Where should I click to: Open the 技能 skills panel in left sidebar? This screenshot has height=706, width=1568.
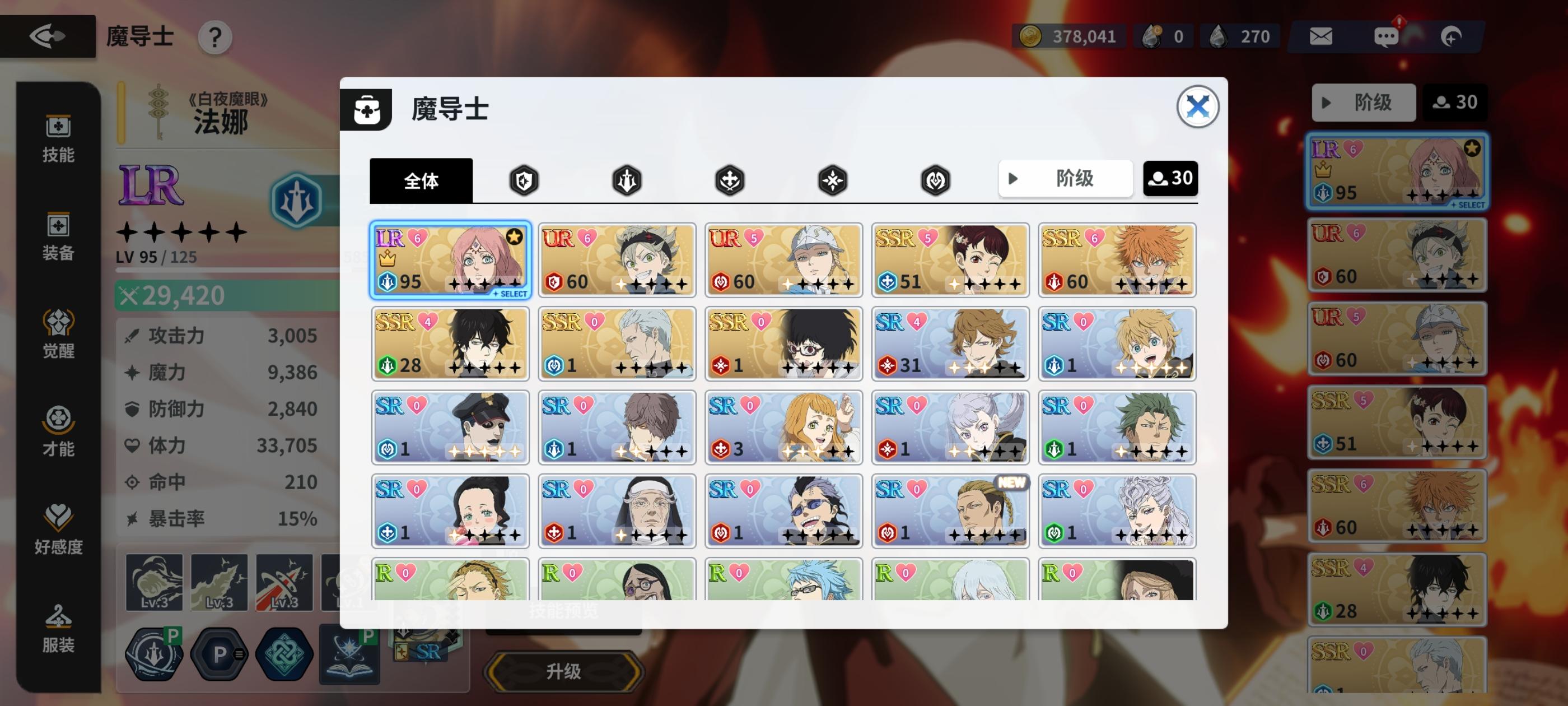tap(58, 141)
